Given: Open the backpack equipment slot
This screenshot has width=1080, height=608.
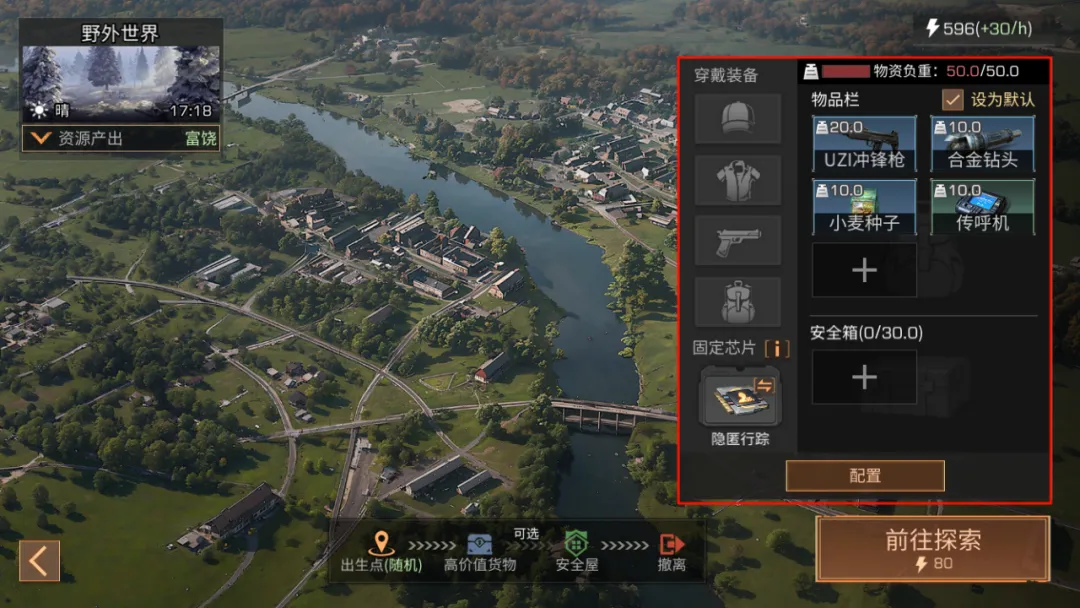Looking at the screenshot, I should [x=738, y=301].
